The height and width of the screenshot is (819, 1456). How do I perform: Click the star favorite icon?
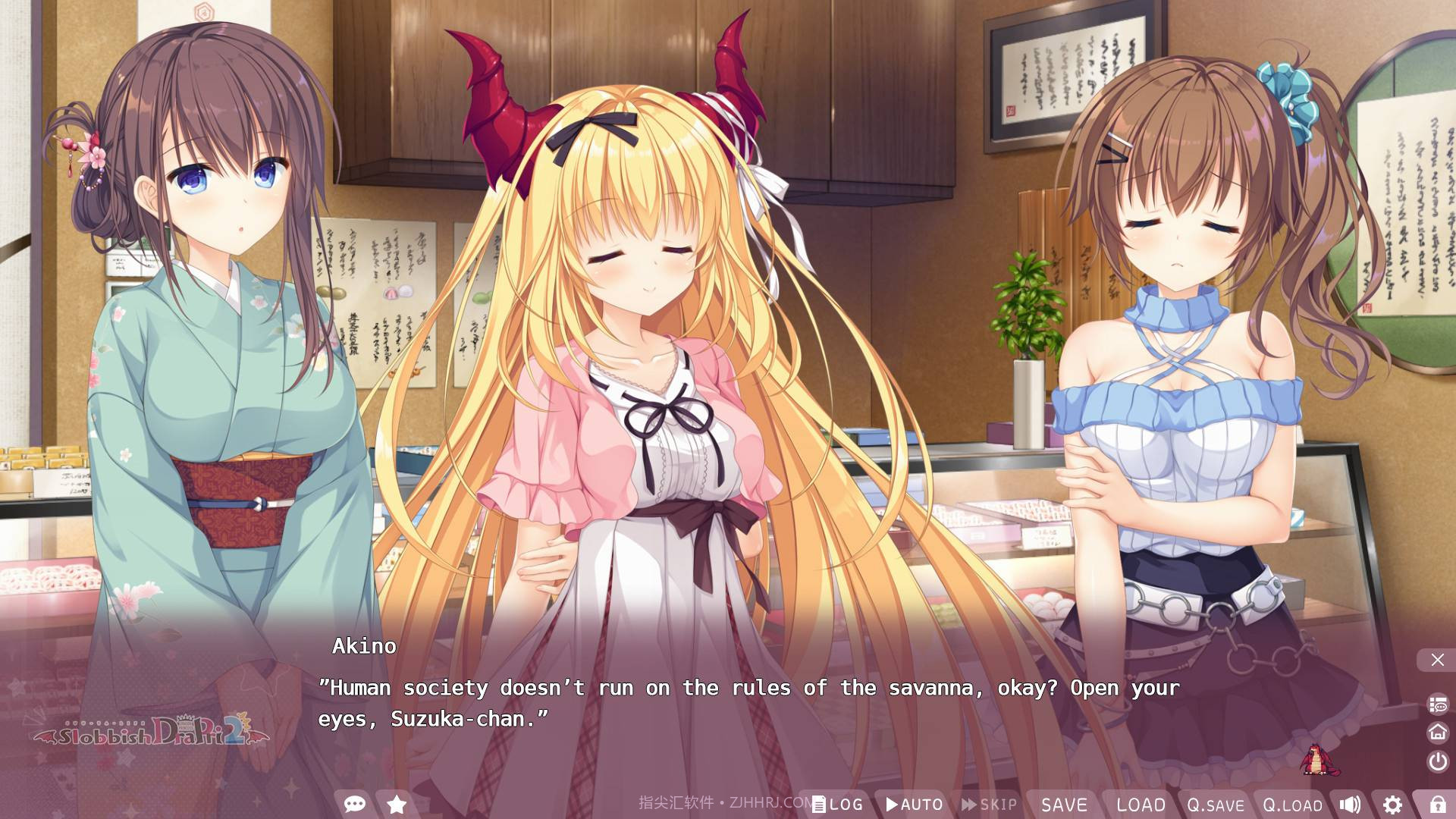click(397, 804)
